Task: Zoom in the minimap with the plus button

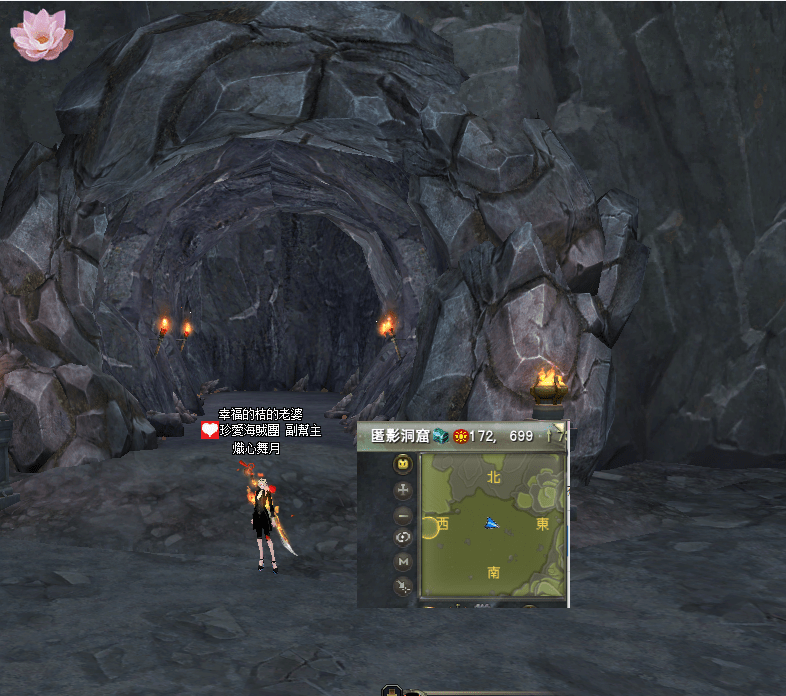Action: click(403, 490)
